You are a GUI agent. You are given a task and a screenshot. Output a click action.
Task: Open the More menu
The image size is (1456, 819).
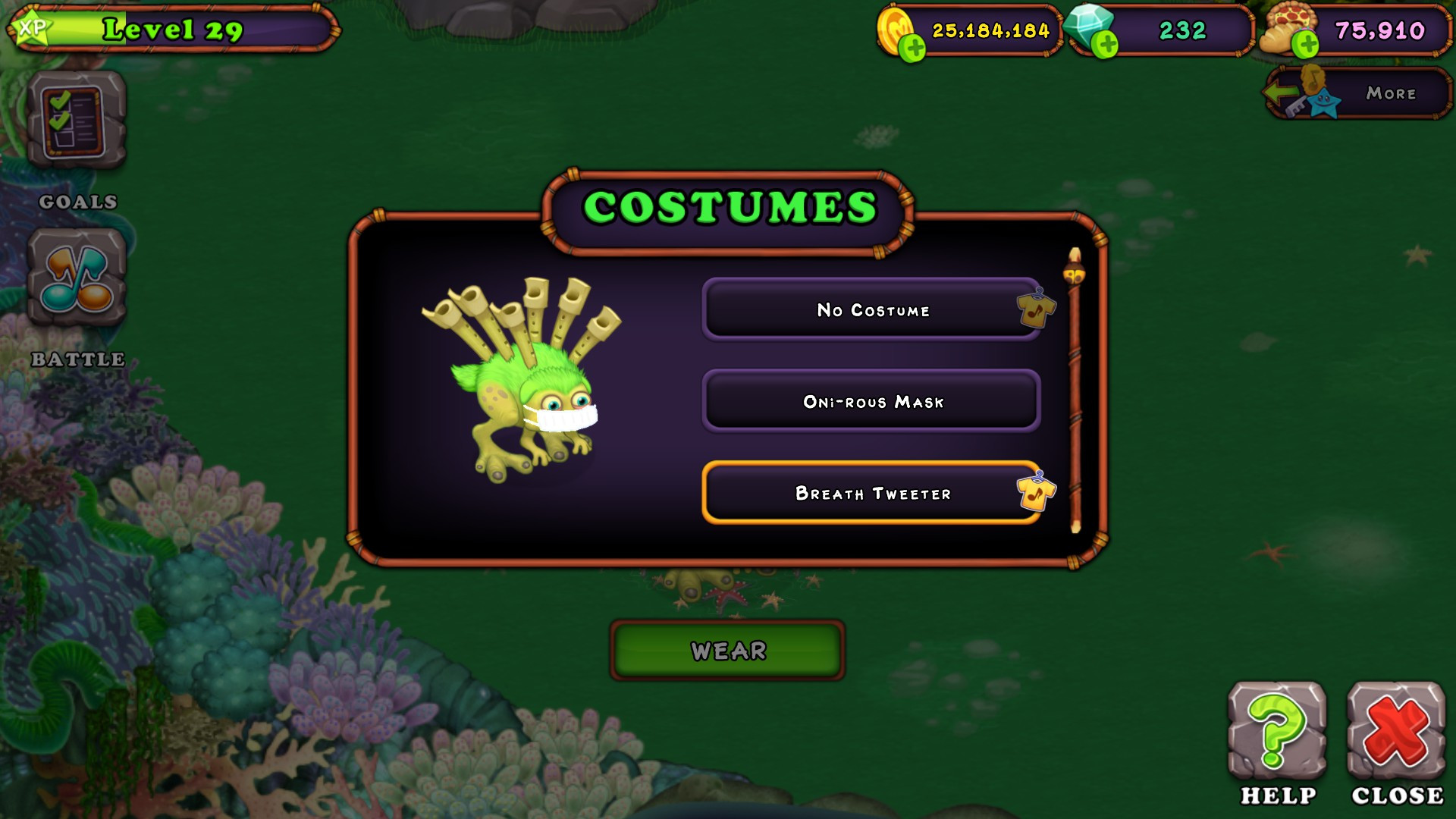[x=1390, y=93]
